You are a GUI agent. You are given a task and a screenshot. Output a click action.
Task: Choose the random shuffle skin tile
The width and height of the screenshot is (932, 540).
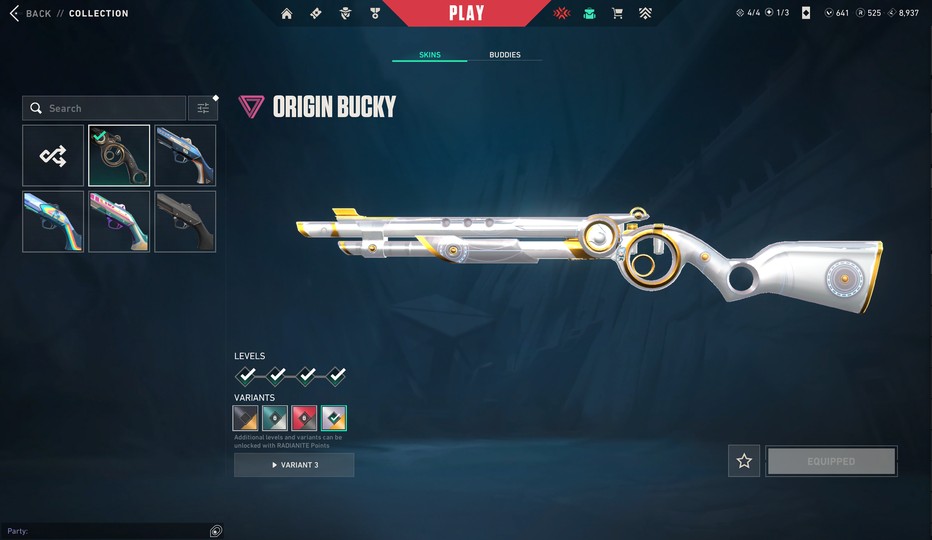point(53,155)
